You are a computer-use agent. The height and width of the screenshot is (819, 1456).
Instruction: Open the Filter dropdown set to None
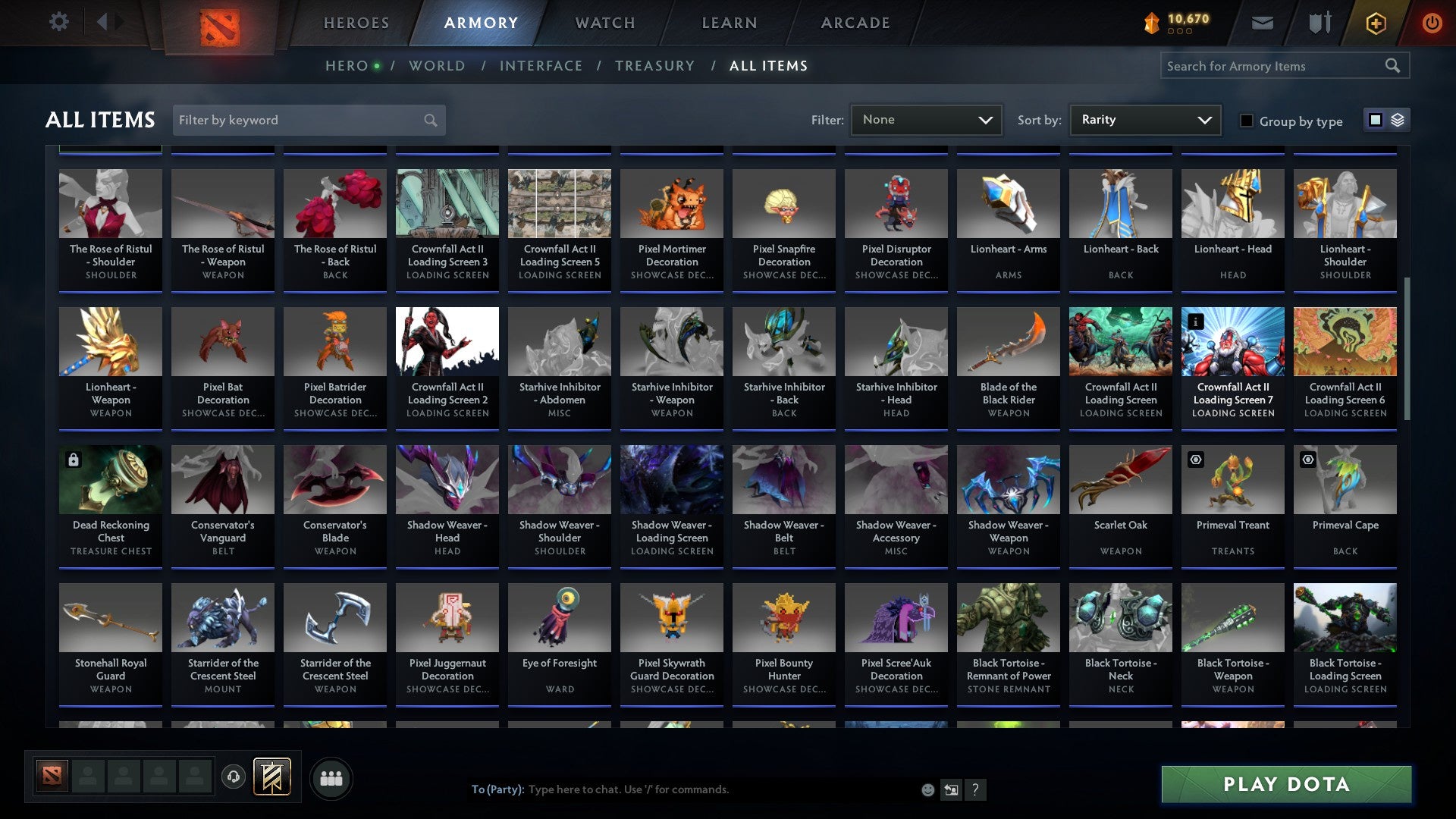(x=926, y=119)
